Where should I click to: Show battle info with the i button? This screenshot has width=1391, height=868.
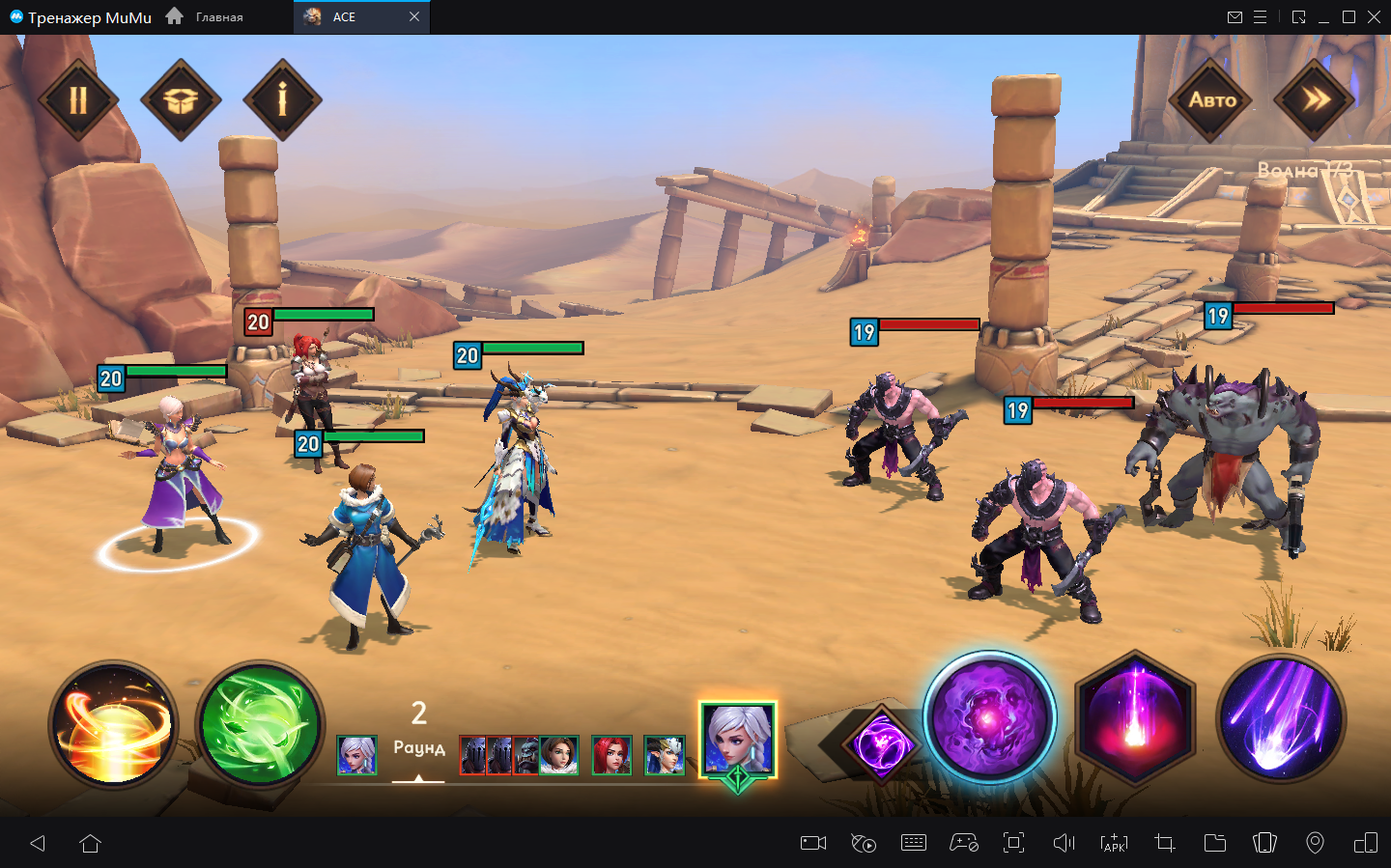click(282, 100)
